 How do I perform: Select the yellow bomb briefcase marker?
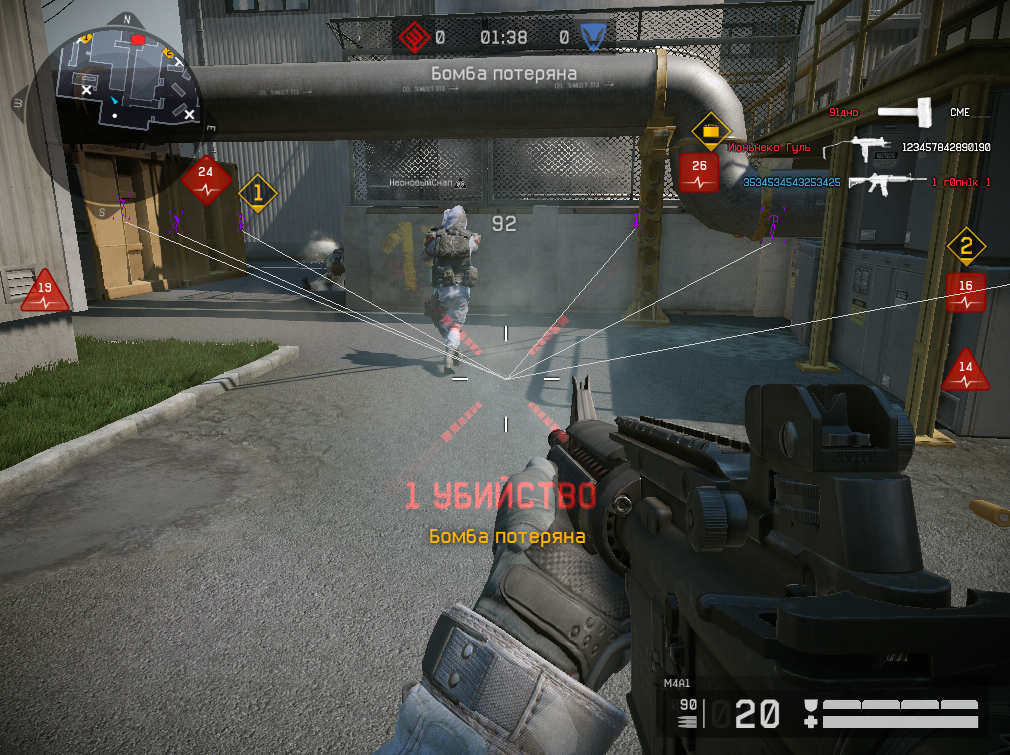[711, 131]
